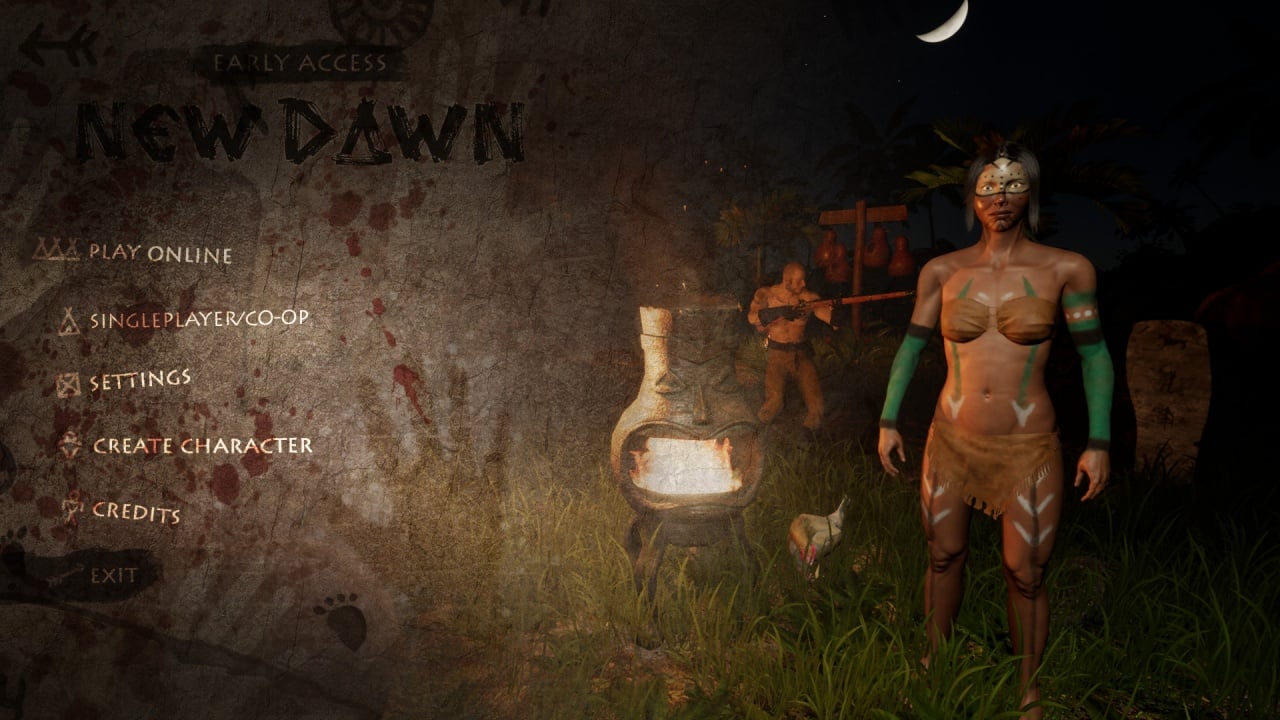The height and width of the screenshot is (720, 1280).
Task: Select the Play Online menu entry
Action: [x=160, y=253]
